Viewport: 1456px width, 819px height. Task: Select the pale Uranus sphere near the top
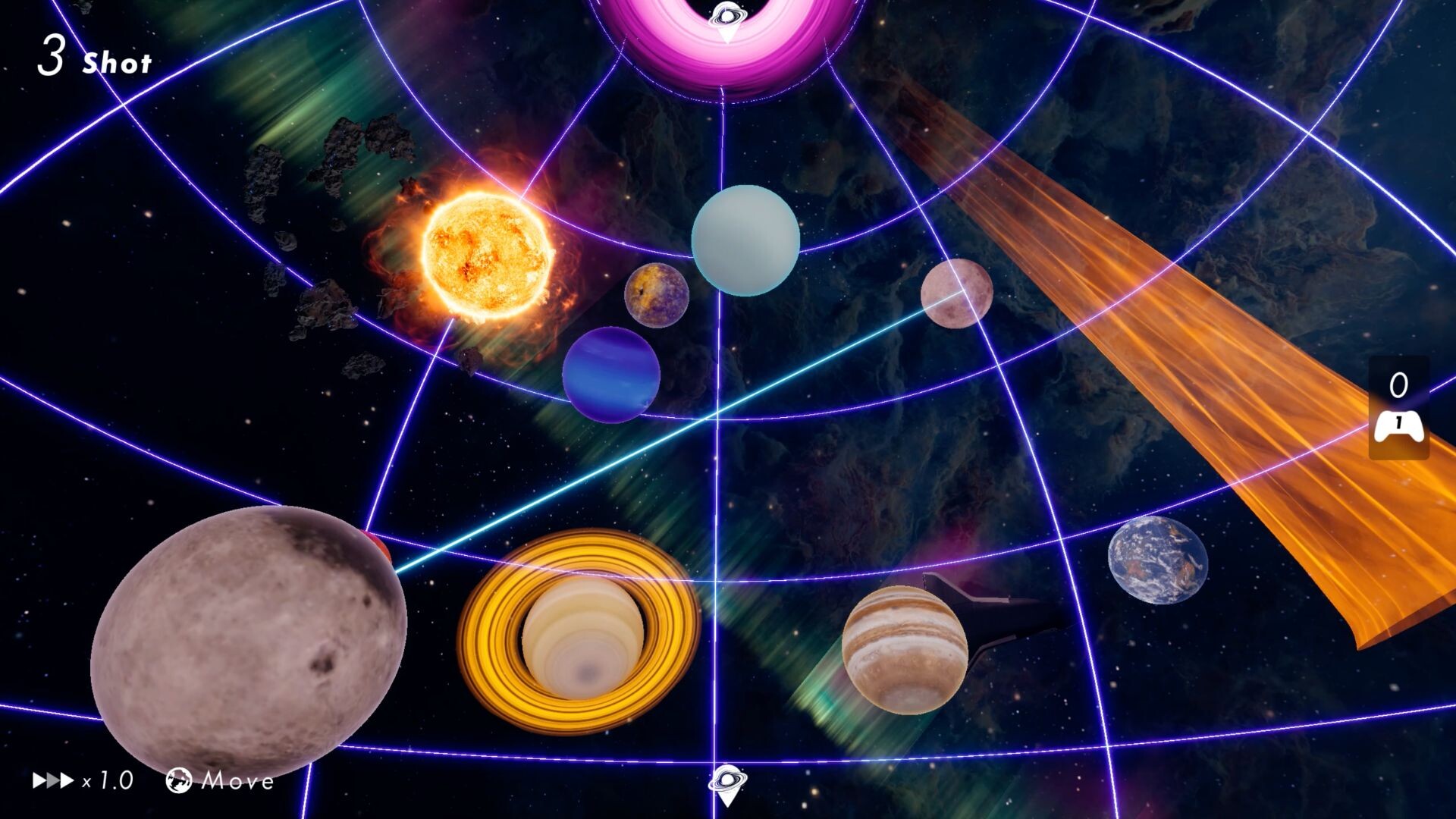tap(745, 240)
